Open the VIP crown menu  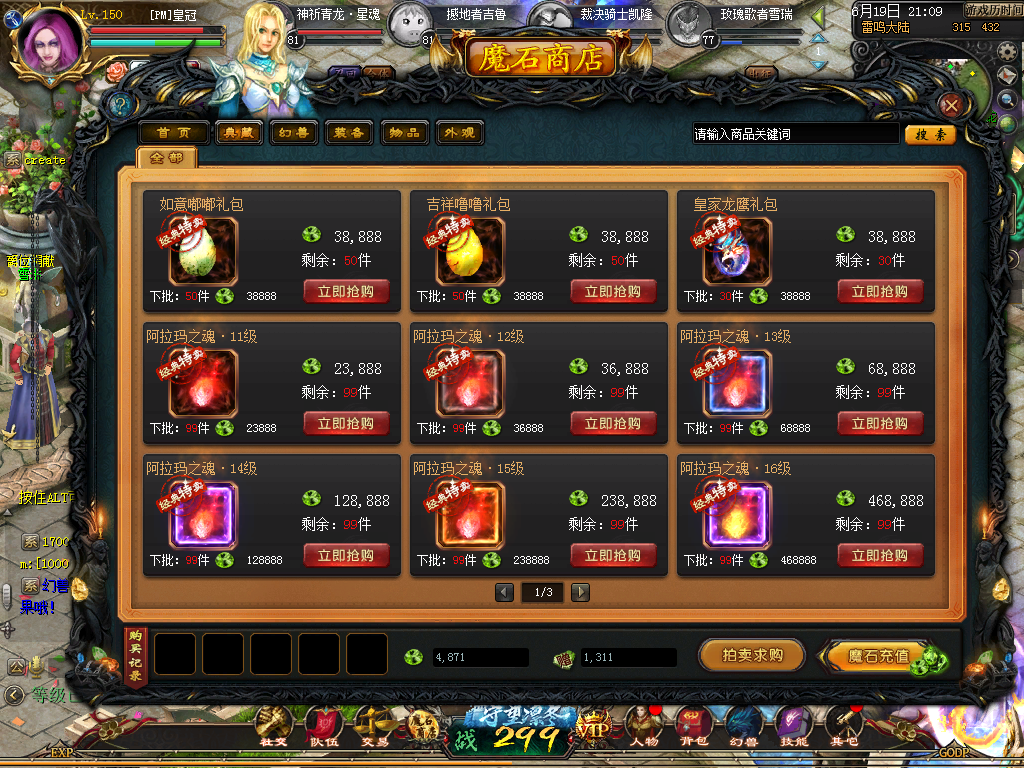(592, 729)
